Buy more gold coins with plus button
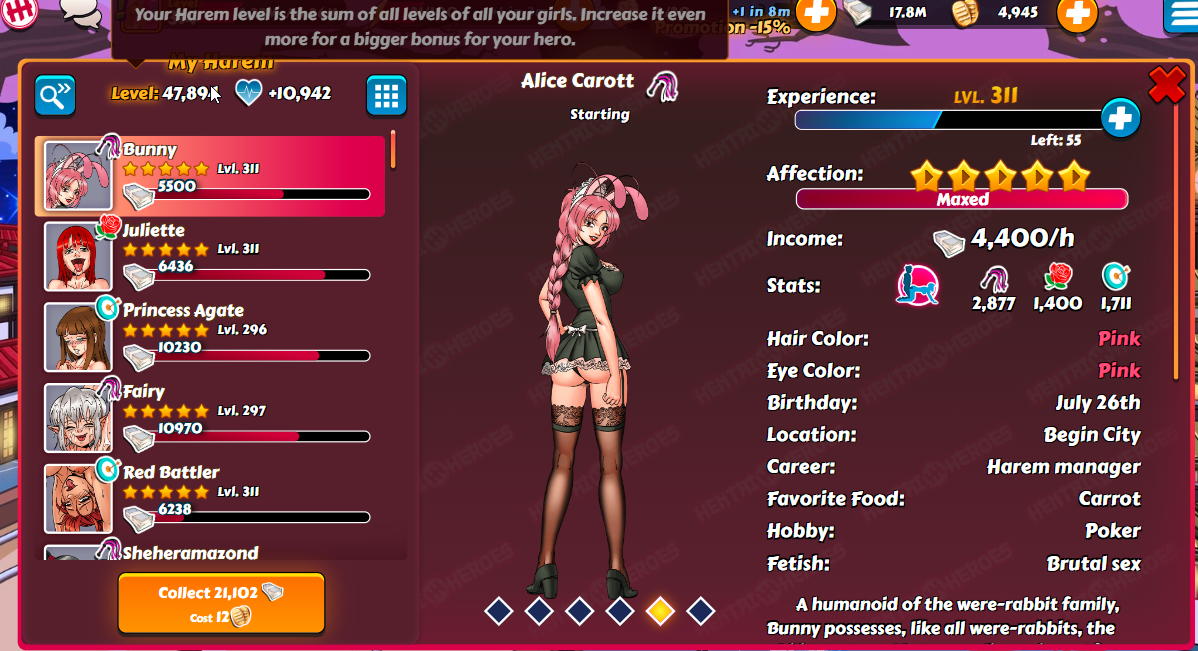Screen dimensions: 1198x651 1076,13
